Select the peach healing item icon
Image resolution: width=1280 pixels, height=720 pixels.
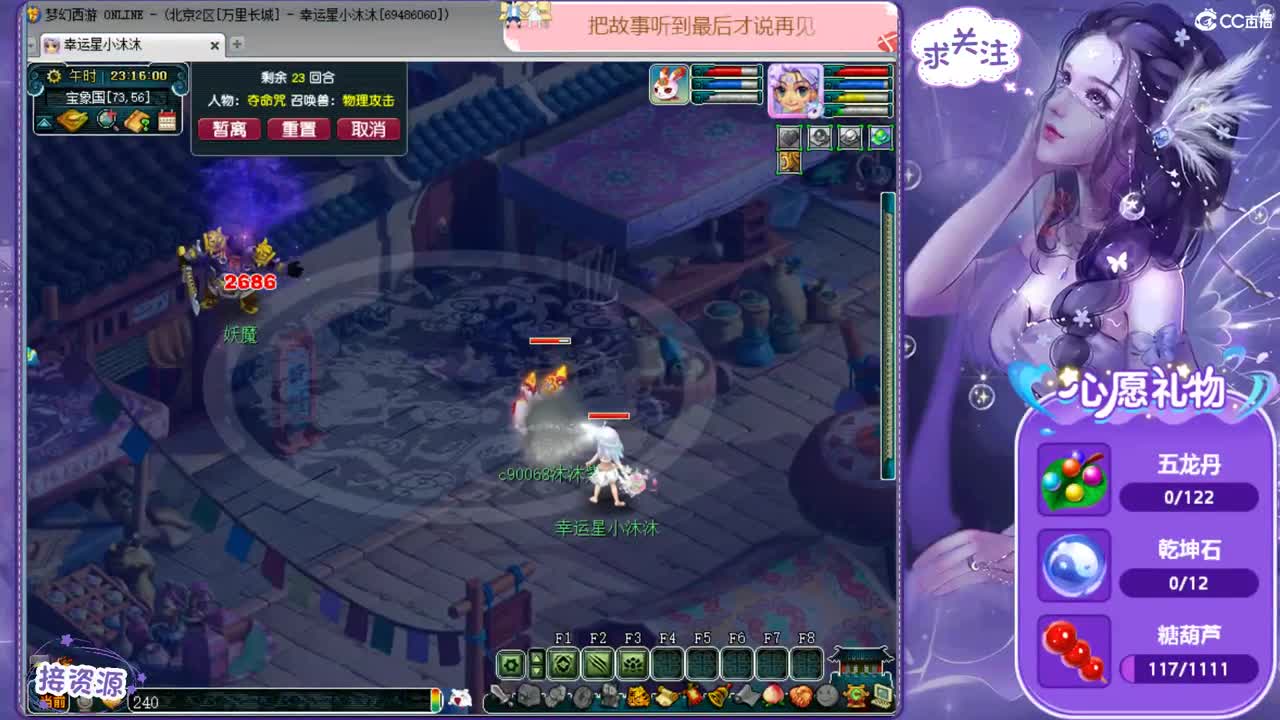773,694
